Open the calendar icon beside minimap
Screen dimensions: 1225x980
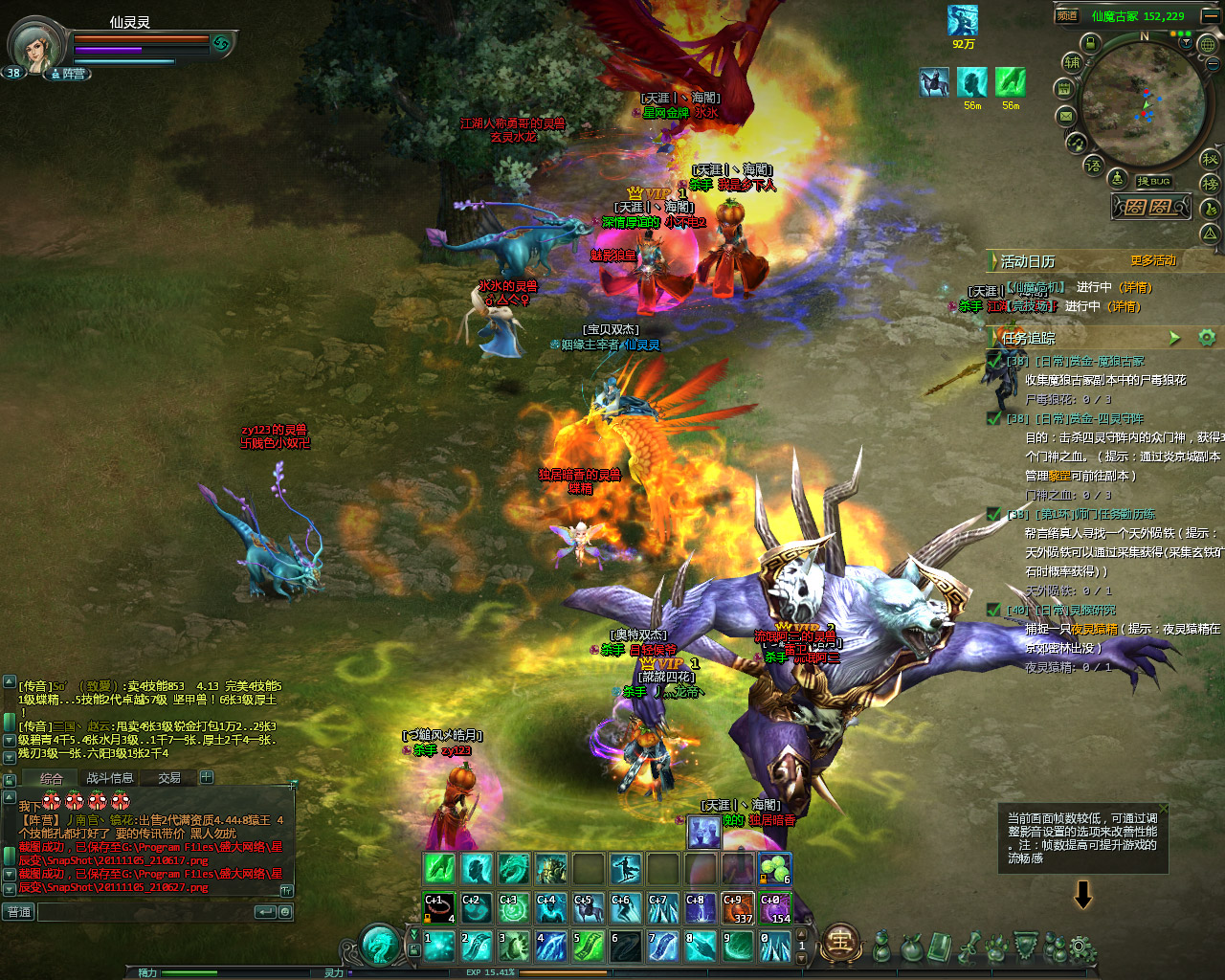1063,89
